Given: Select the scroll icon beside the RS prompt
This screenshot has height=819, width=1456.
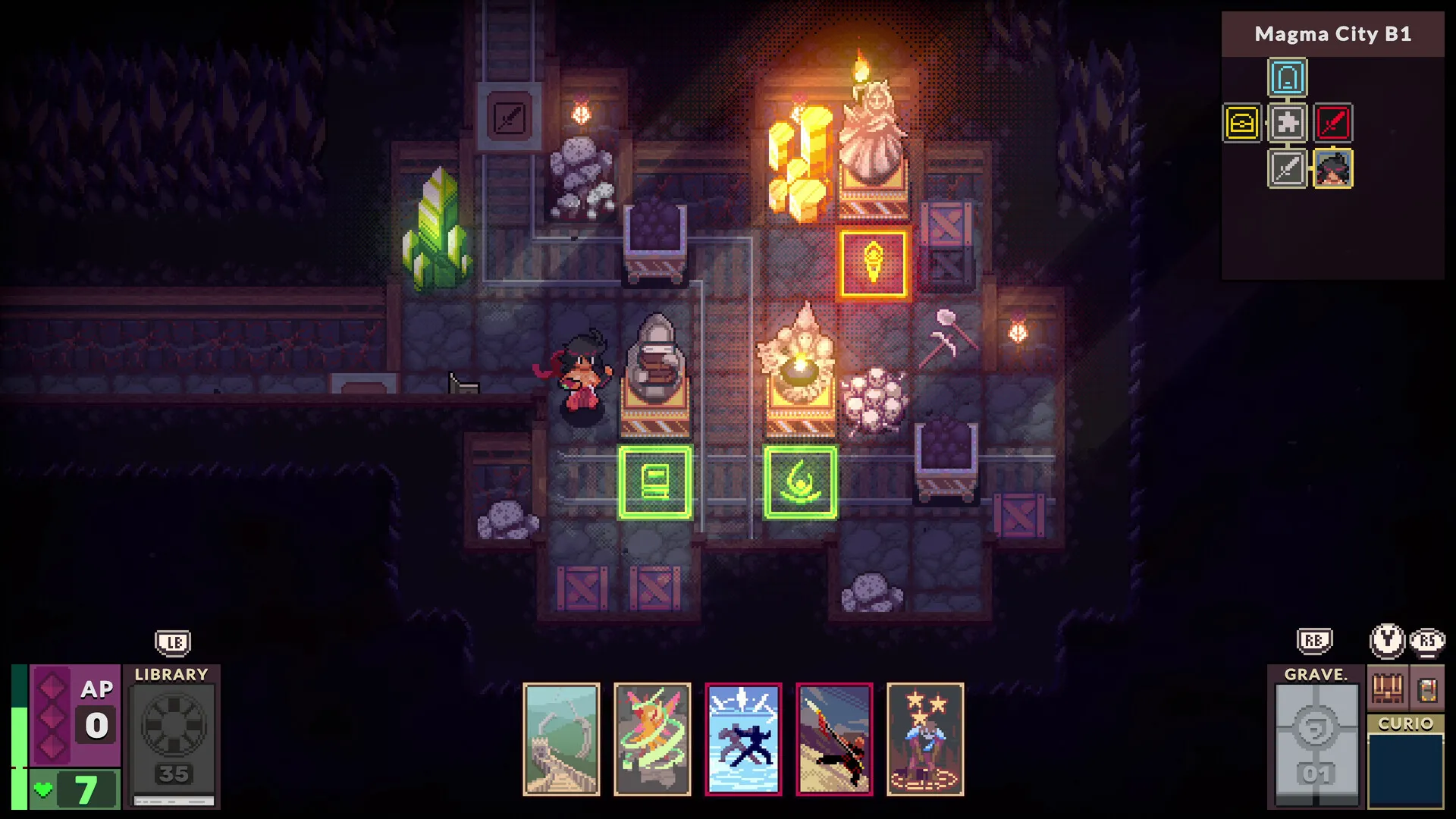Looking at the screenshot, I should coord(1429,689).
